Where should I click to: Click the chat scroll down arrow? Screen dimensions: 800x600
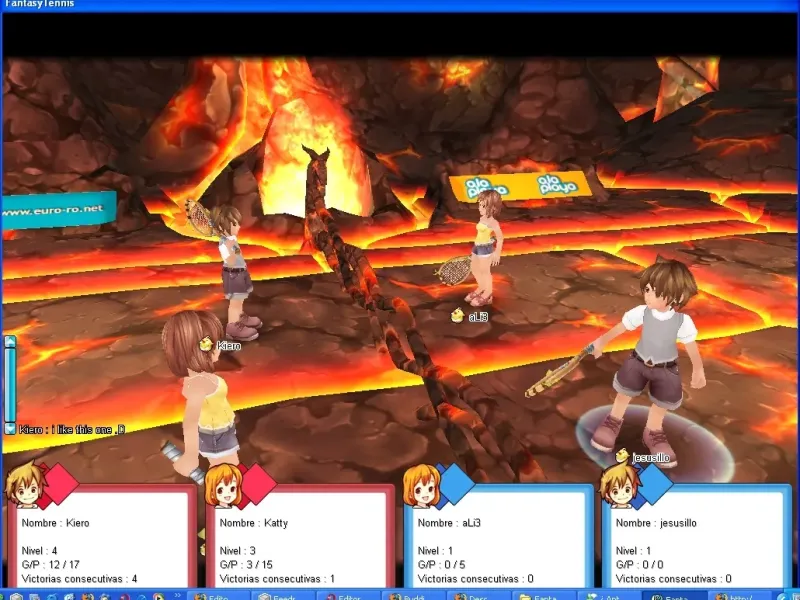coord(10,428)
